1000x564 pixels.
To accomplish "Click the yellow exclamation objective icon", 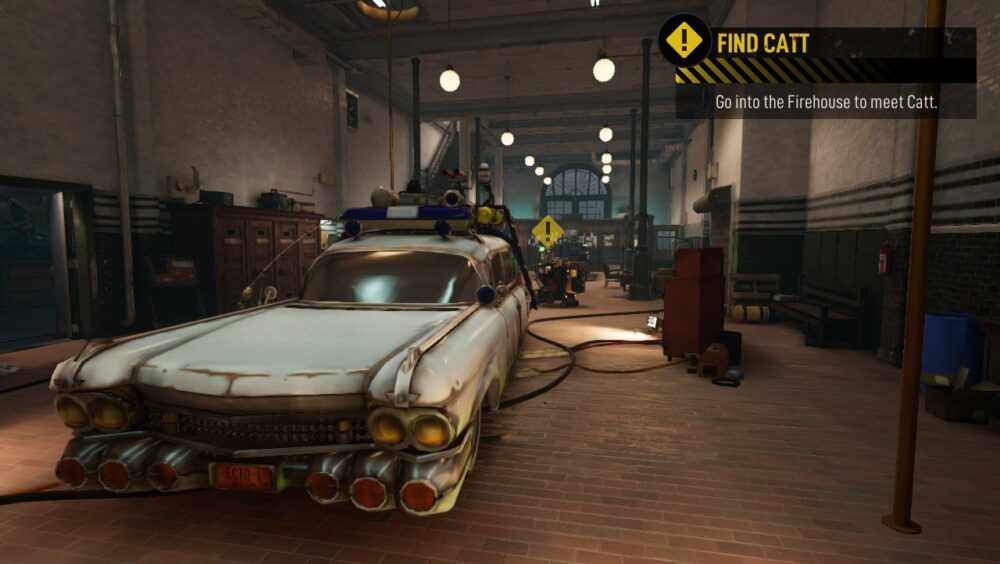I will click(684, 41).
